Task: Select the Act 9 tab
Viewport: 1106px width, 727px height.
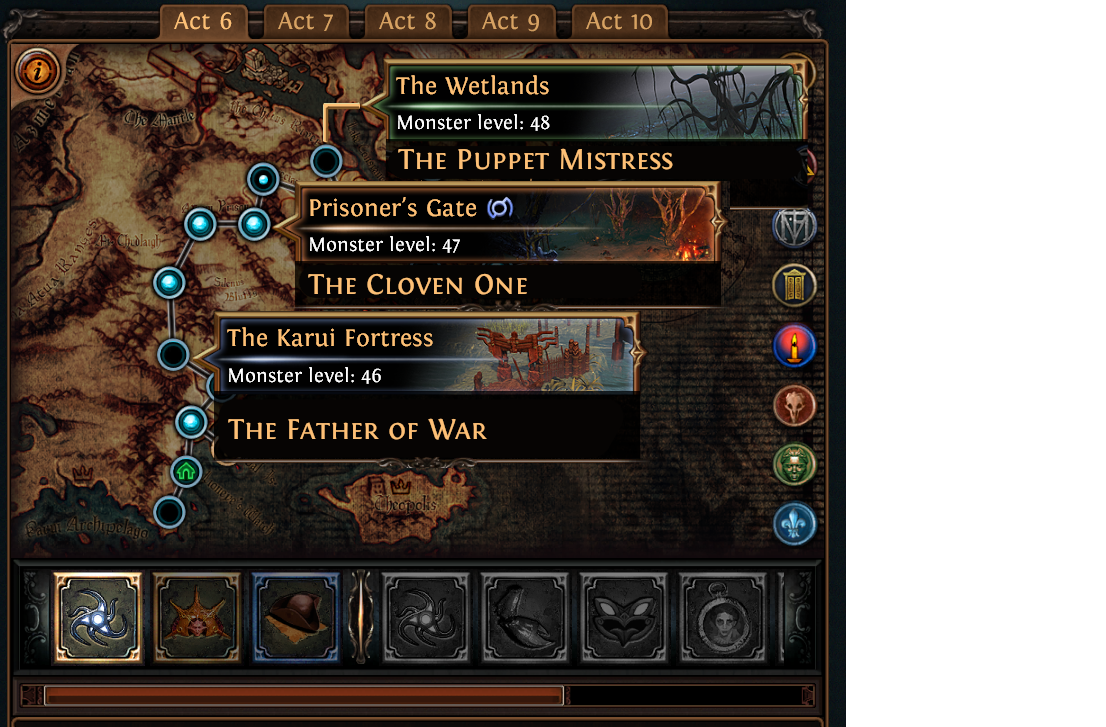Action: (513, 22)
